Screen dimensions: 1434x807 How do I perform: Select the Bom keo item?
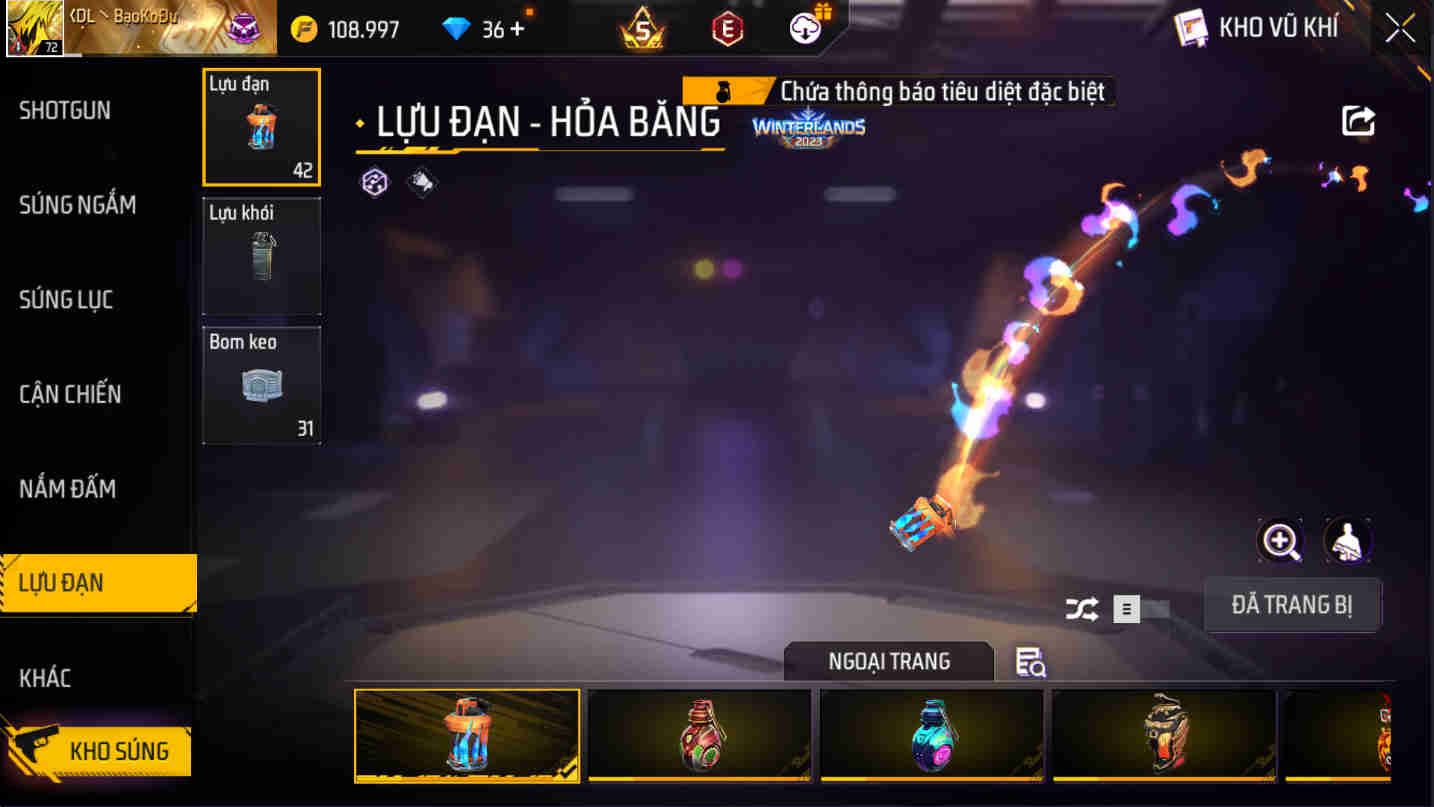tap(261, 384)
